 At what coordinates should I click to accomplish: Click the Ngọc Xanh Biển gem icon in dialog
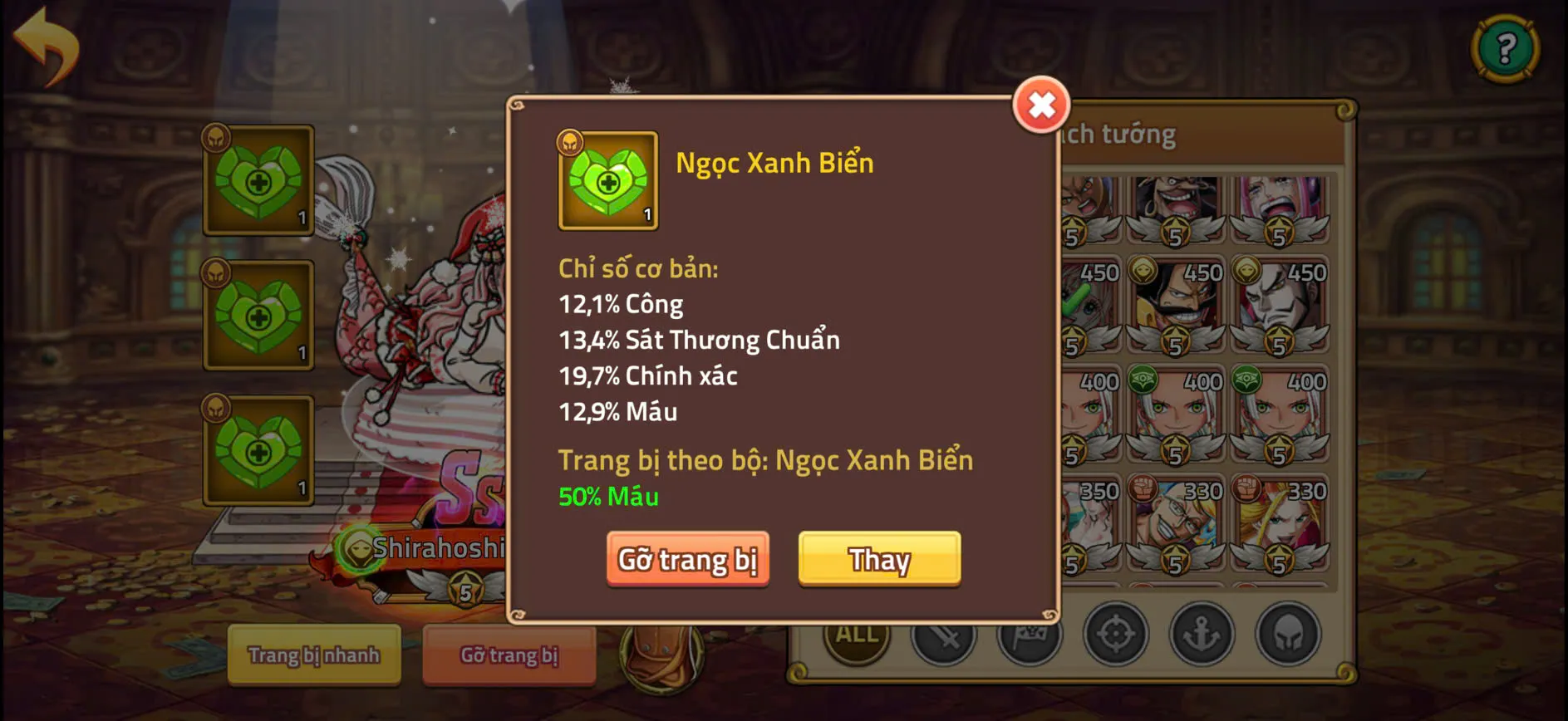coord(607,181)
